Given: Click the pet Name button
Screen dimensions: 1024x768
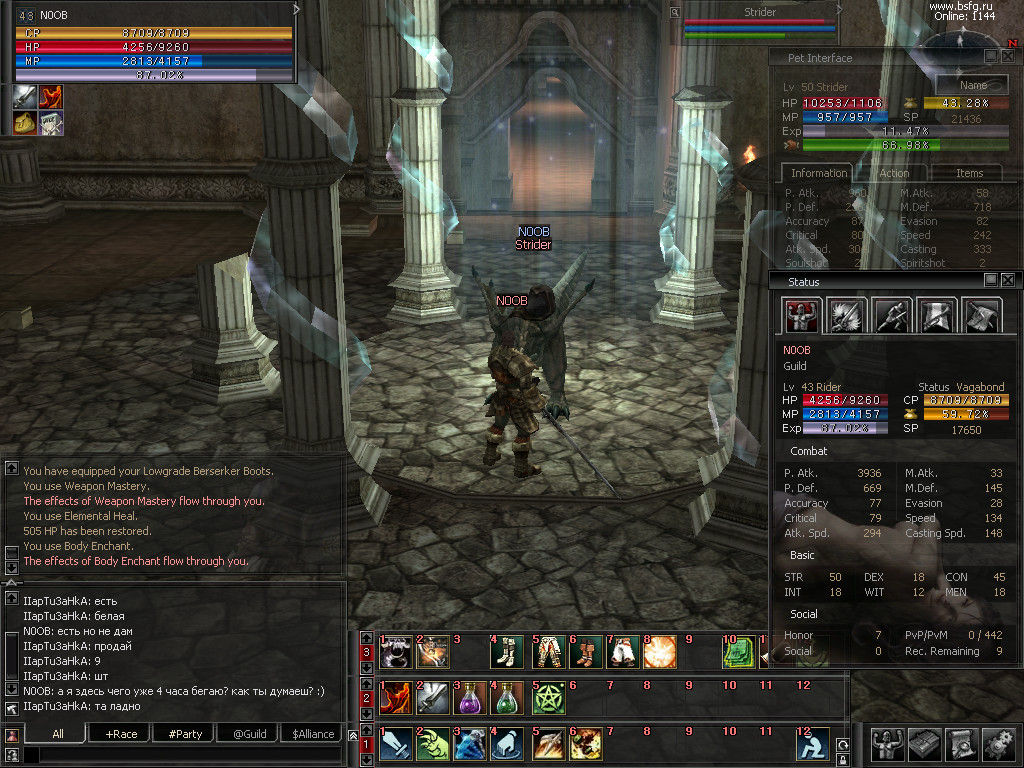Looking at the screenshot, I should coord(972,86).
